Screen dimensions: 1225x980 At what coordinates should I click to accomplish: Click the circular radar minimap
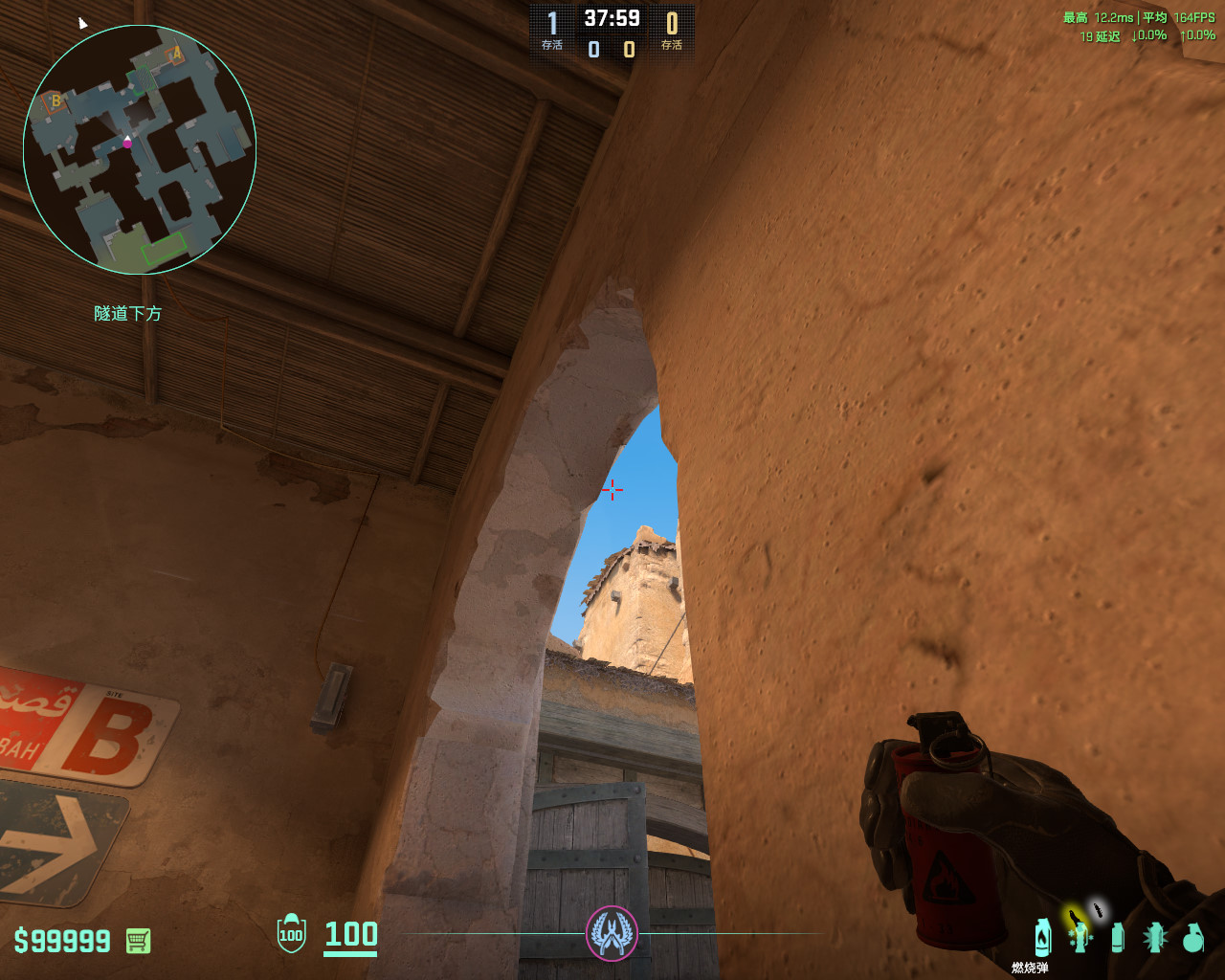pyautogui.click(x=140, y=149)
